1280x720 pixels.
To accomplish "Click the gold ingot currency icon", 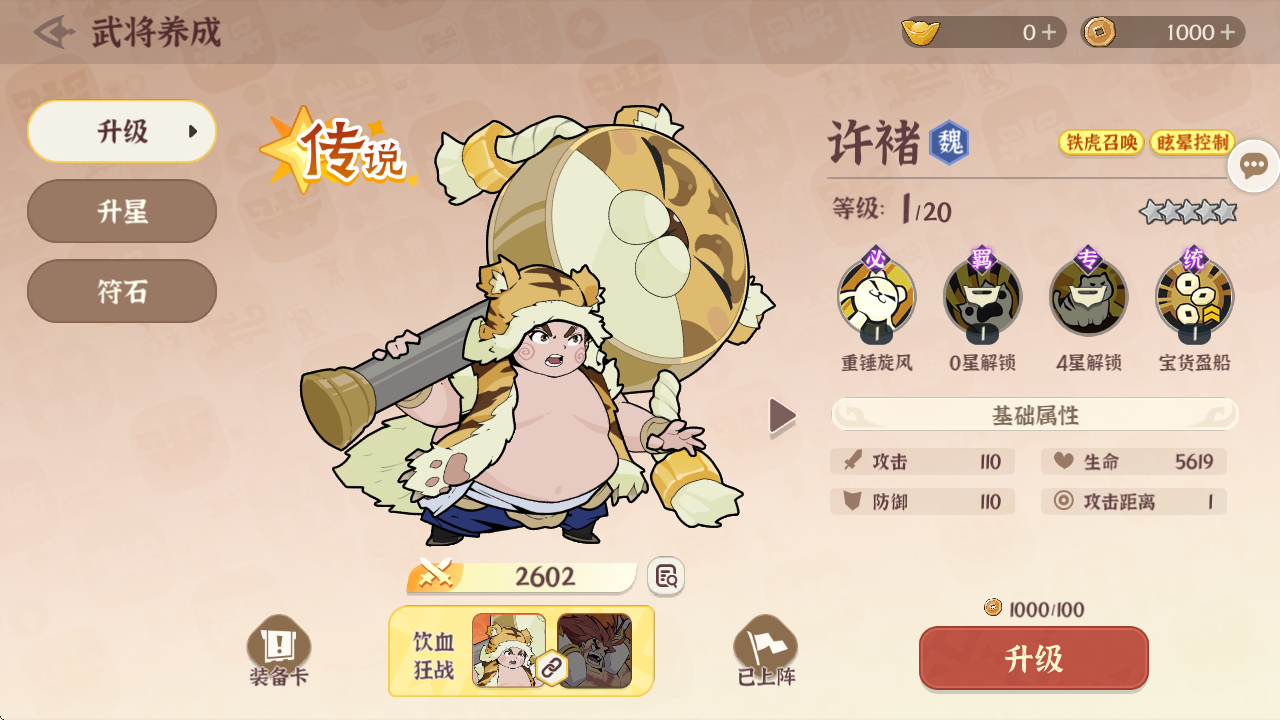I will click(922, 32).
